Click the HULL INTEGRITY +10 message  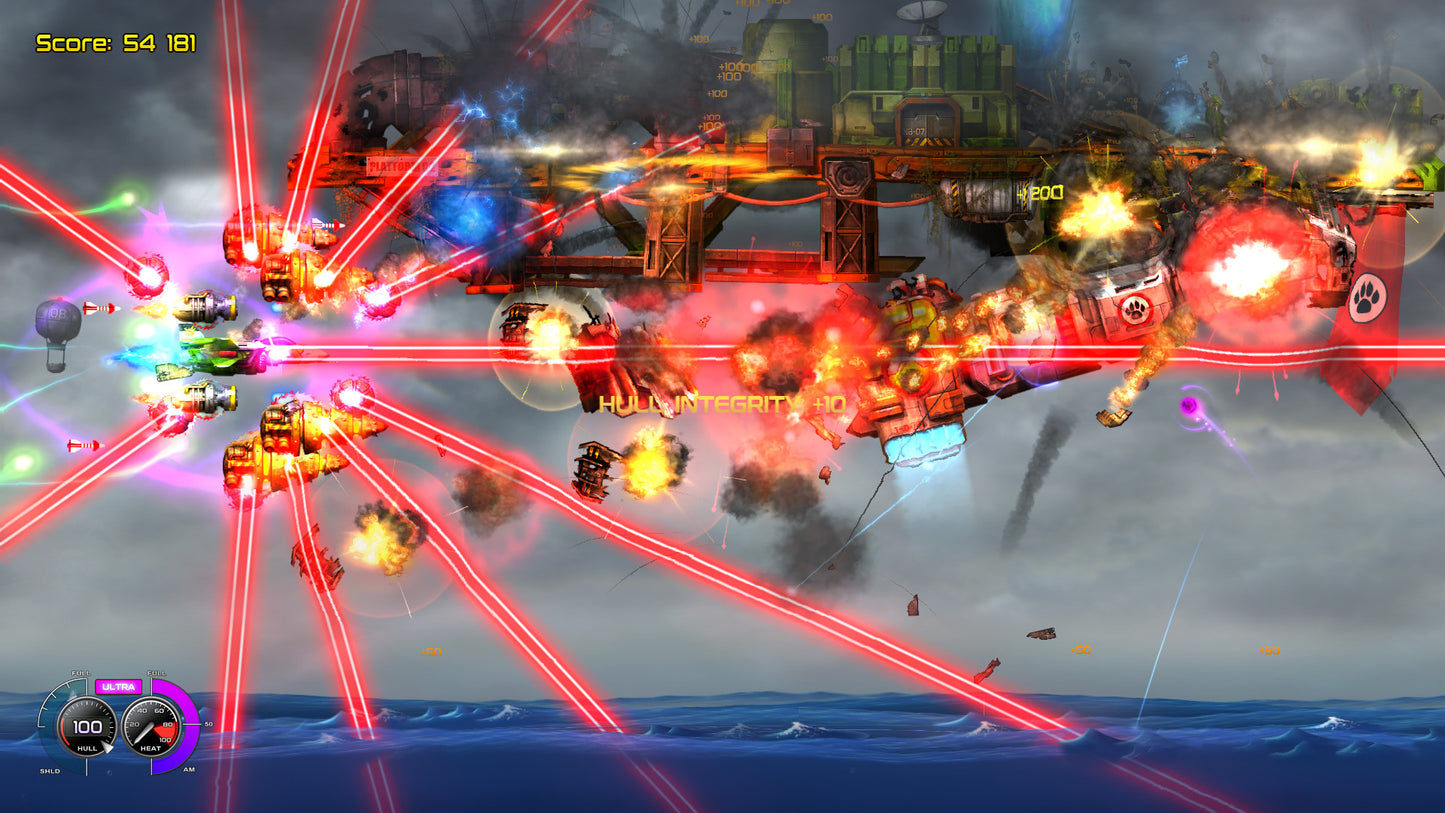tap(720, 404)
